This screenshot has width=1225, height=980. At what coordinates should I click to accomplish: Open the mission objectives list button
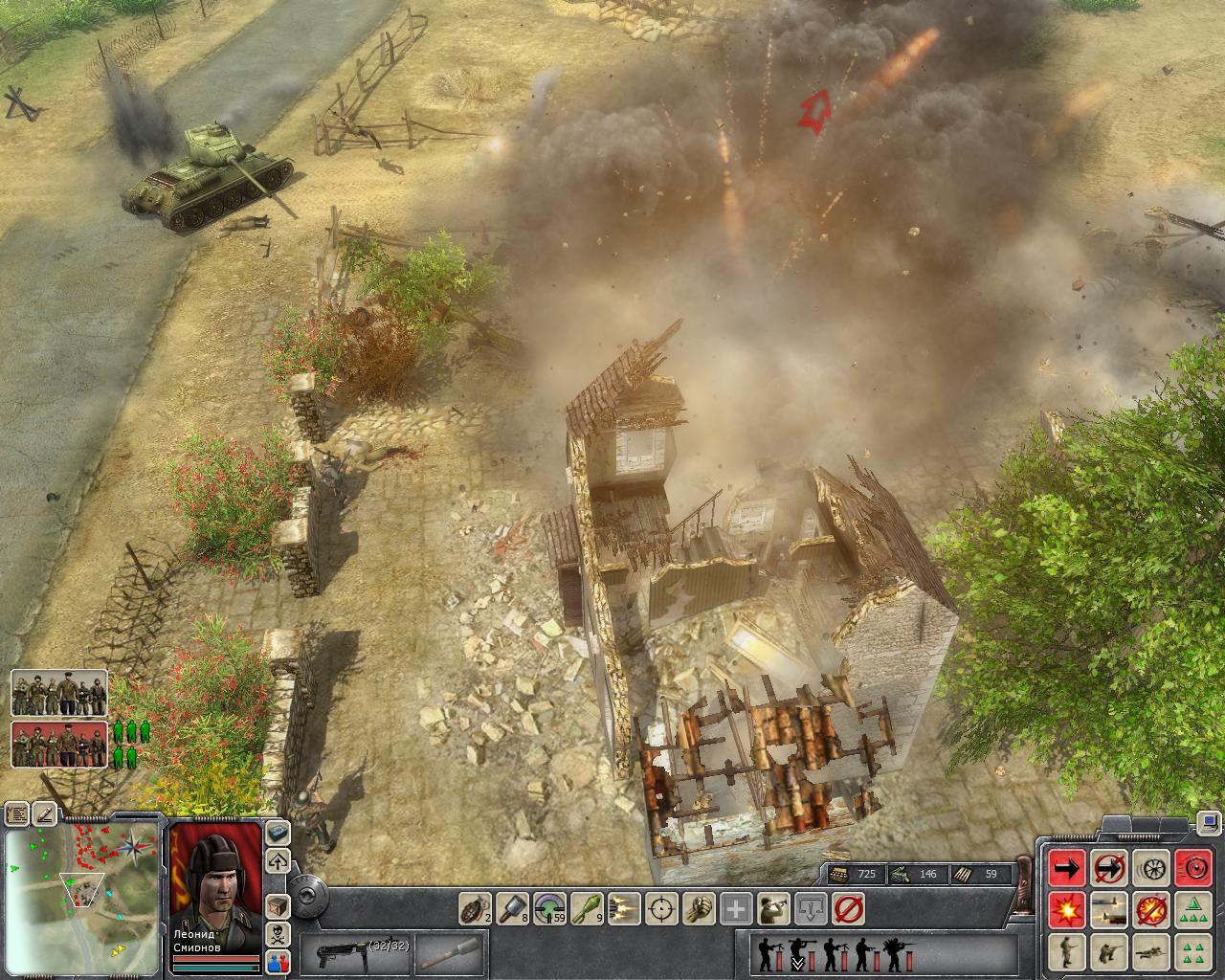click(16, 813)
